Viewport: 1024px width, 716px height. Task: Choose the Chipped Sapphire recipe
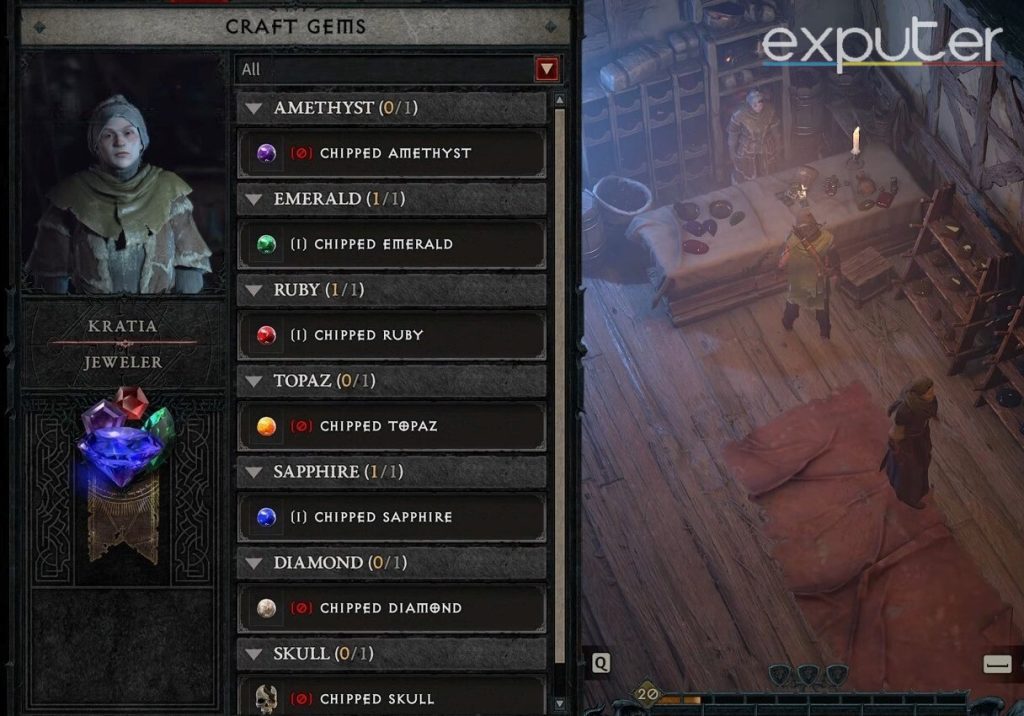392,517
